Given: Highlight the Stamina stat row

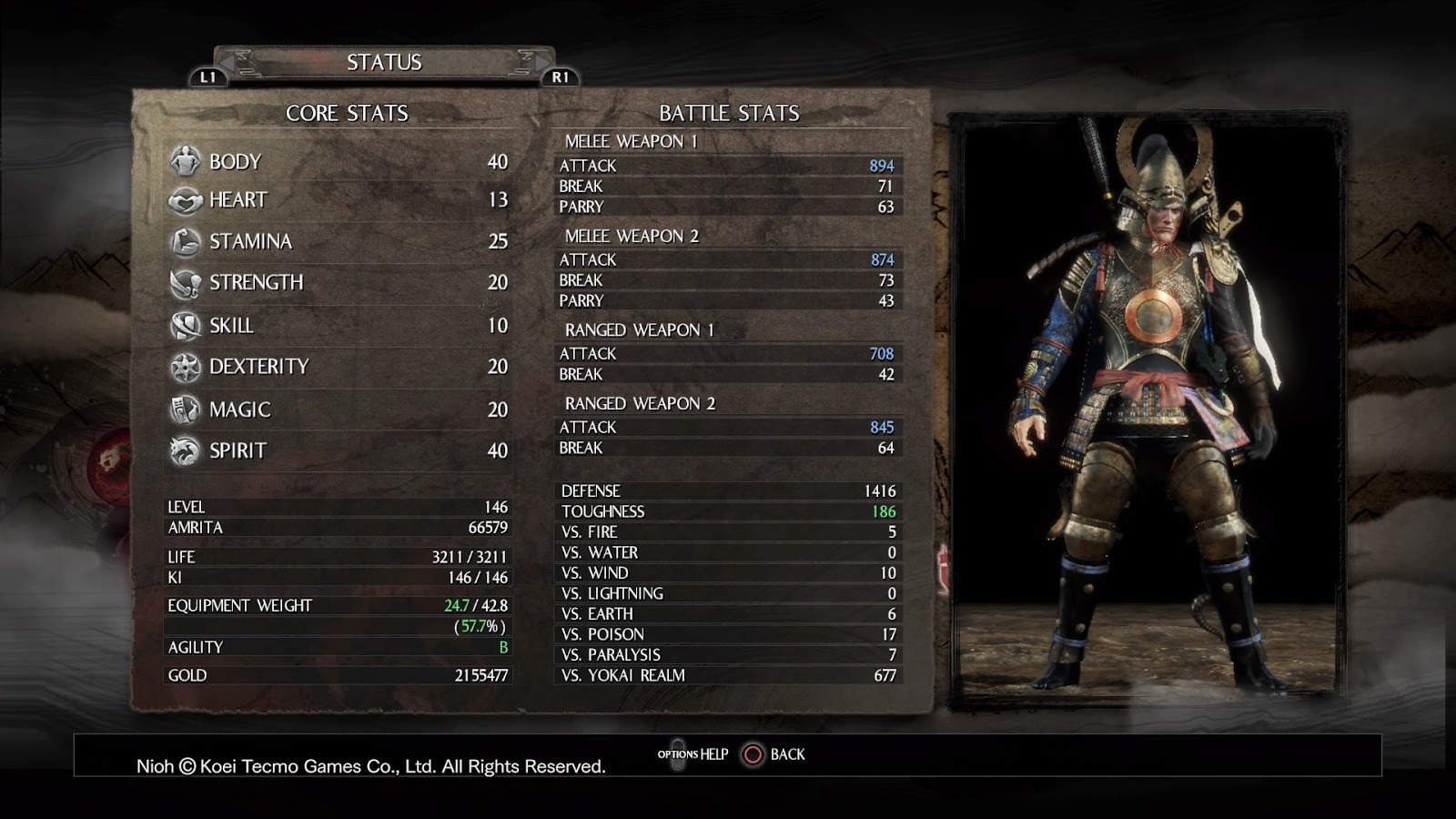Looking at the screenshot, I should 338,241.
